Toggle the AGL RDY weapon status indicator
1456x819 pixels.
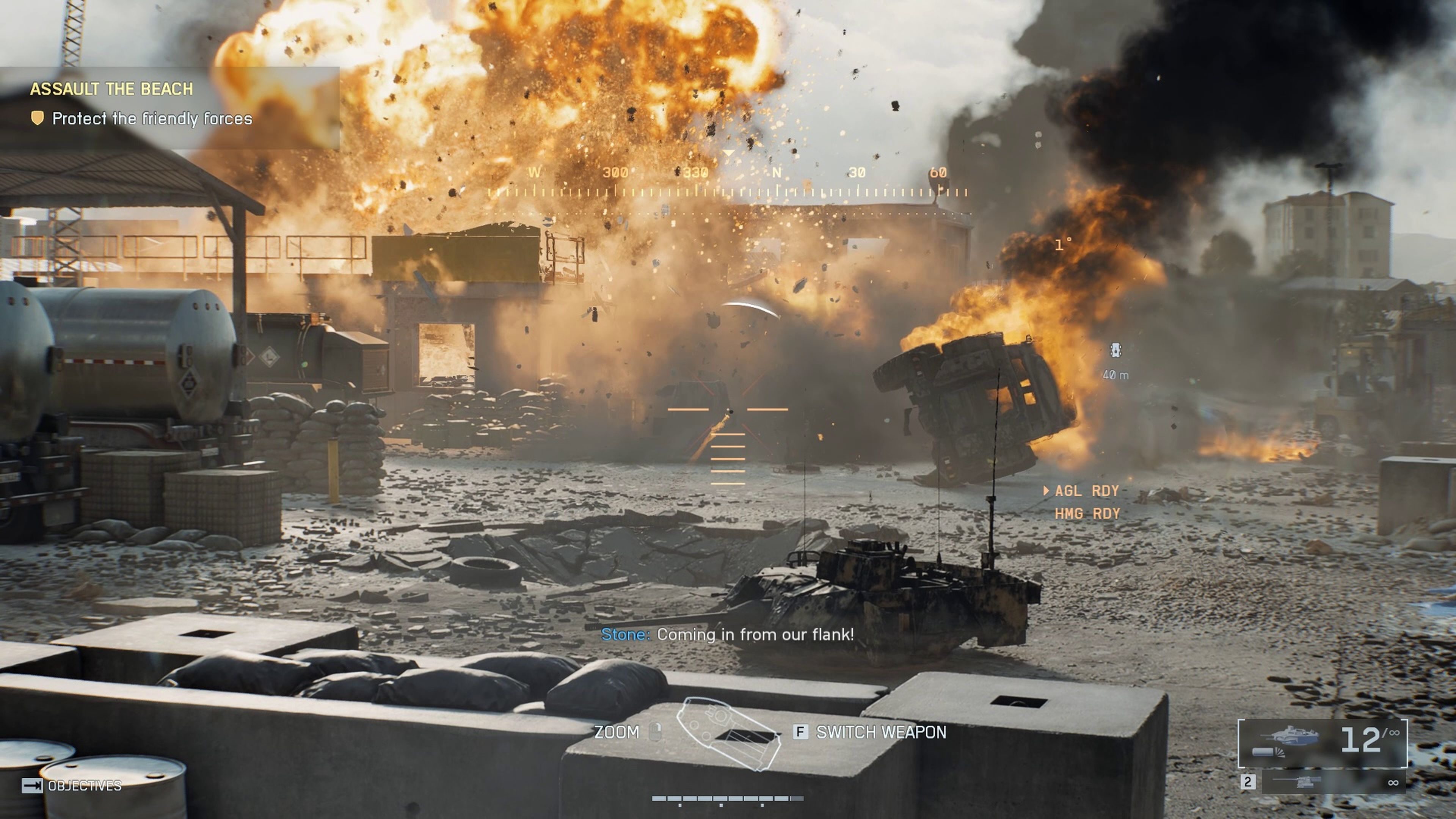point(1085,491)
